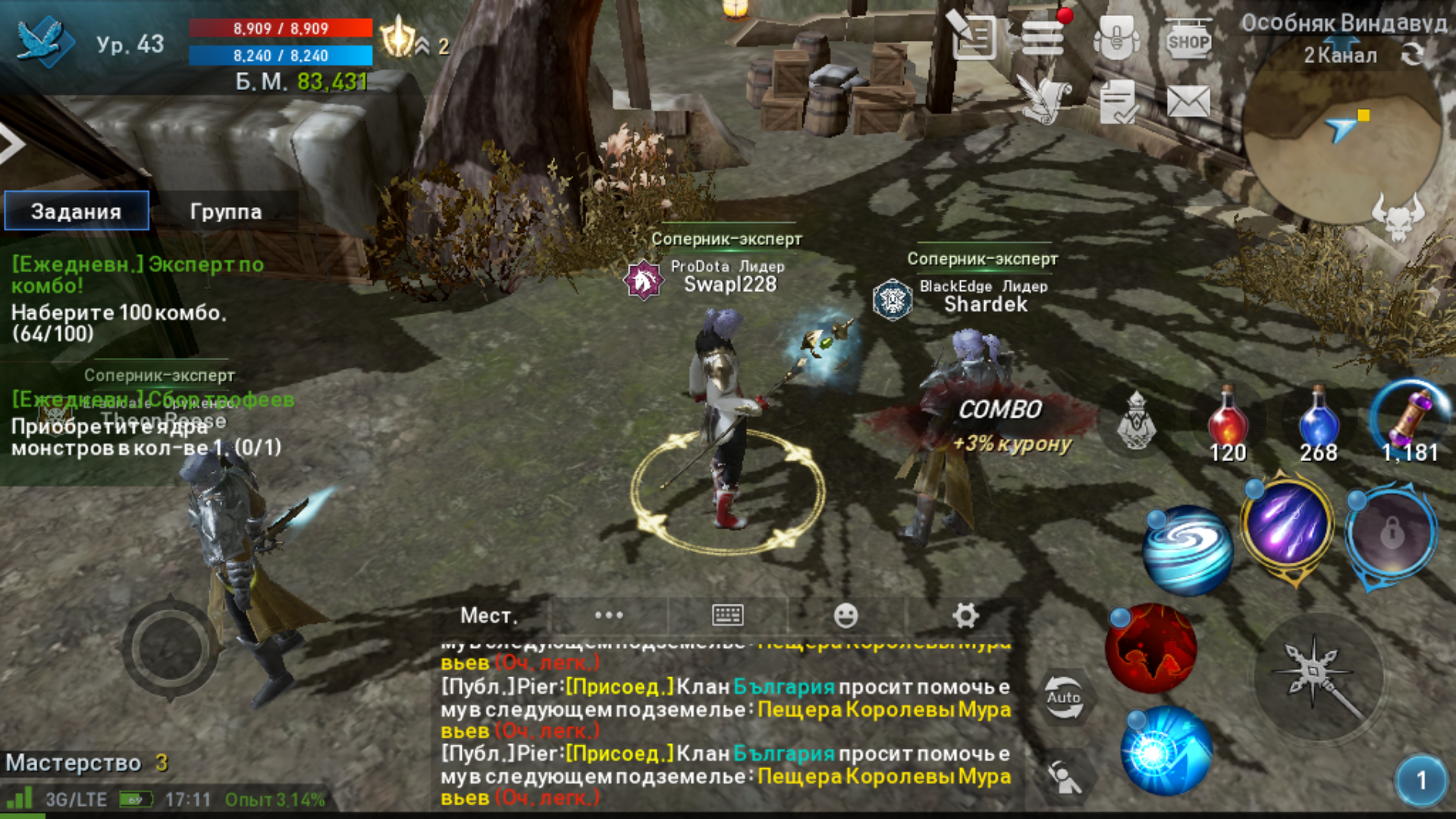The width and height of the screenshot is (1456, 819).
Task: Cast the blue swirl vortex skill
Action: point(1188,549)
